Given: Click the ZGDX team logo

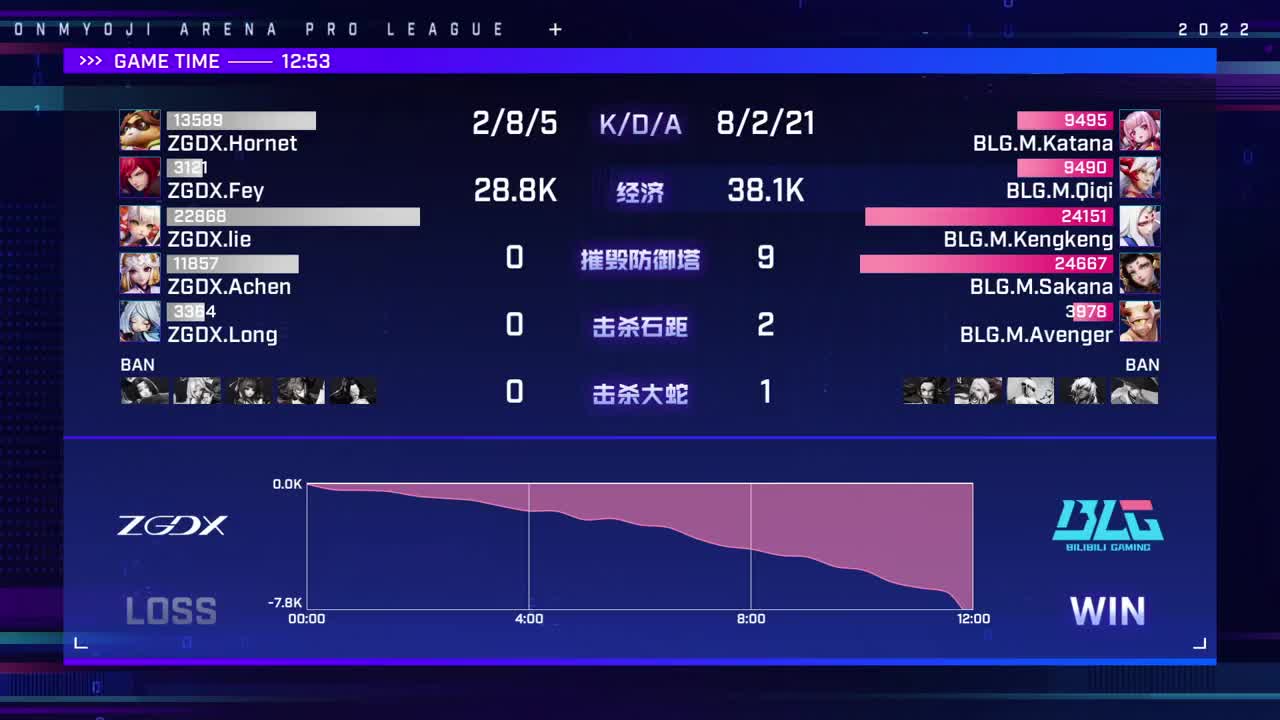Looking at the screenshot, I should click(172, 524).
